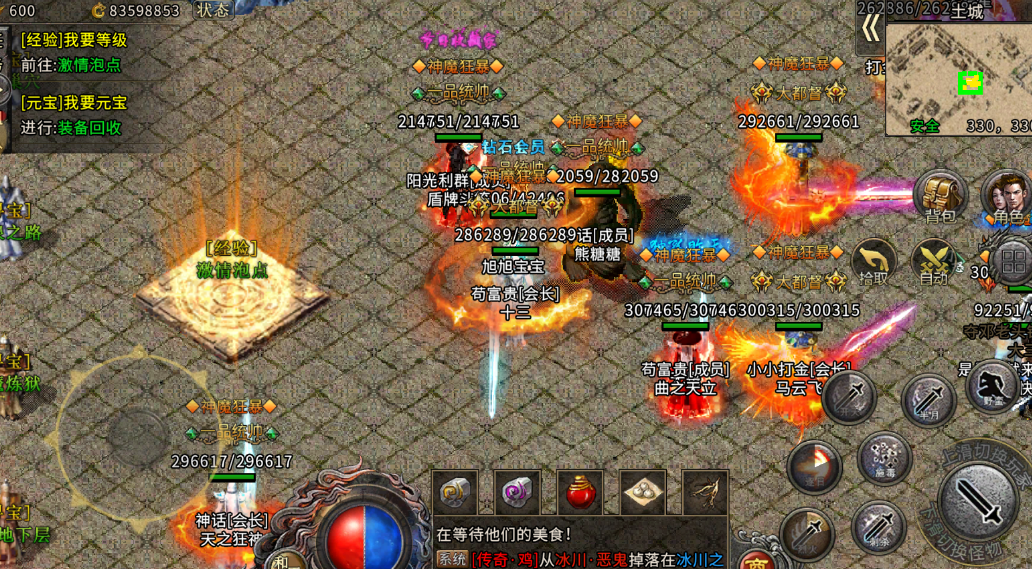Viewport: 1032px width, 569px height.
Task: Use the gold spiral scroll slot
Action: pyautogui.click(x=456, y=493)
